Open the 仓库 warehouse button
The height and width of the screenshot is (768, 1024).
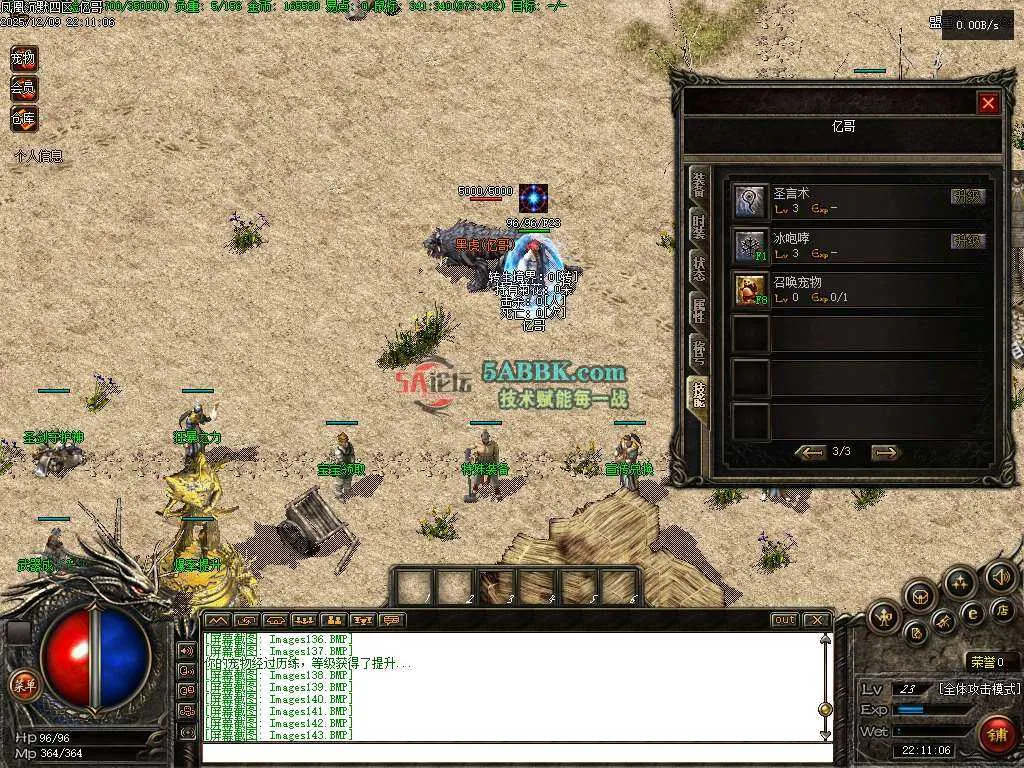point(23,119)
